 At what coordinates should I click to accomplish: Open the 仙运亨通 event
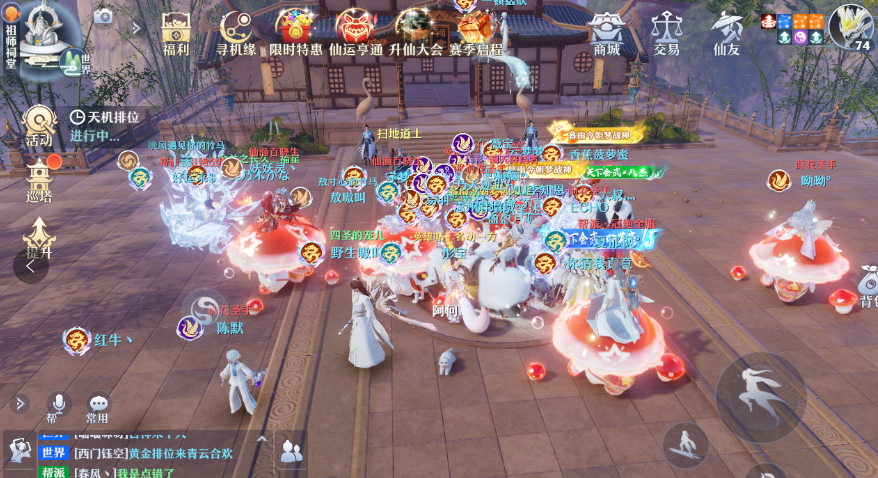tap(356, 31)
